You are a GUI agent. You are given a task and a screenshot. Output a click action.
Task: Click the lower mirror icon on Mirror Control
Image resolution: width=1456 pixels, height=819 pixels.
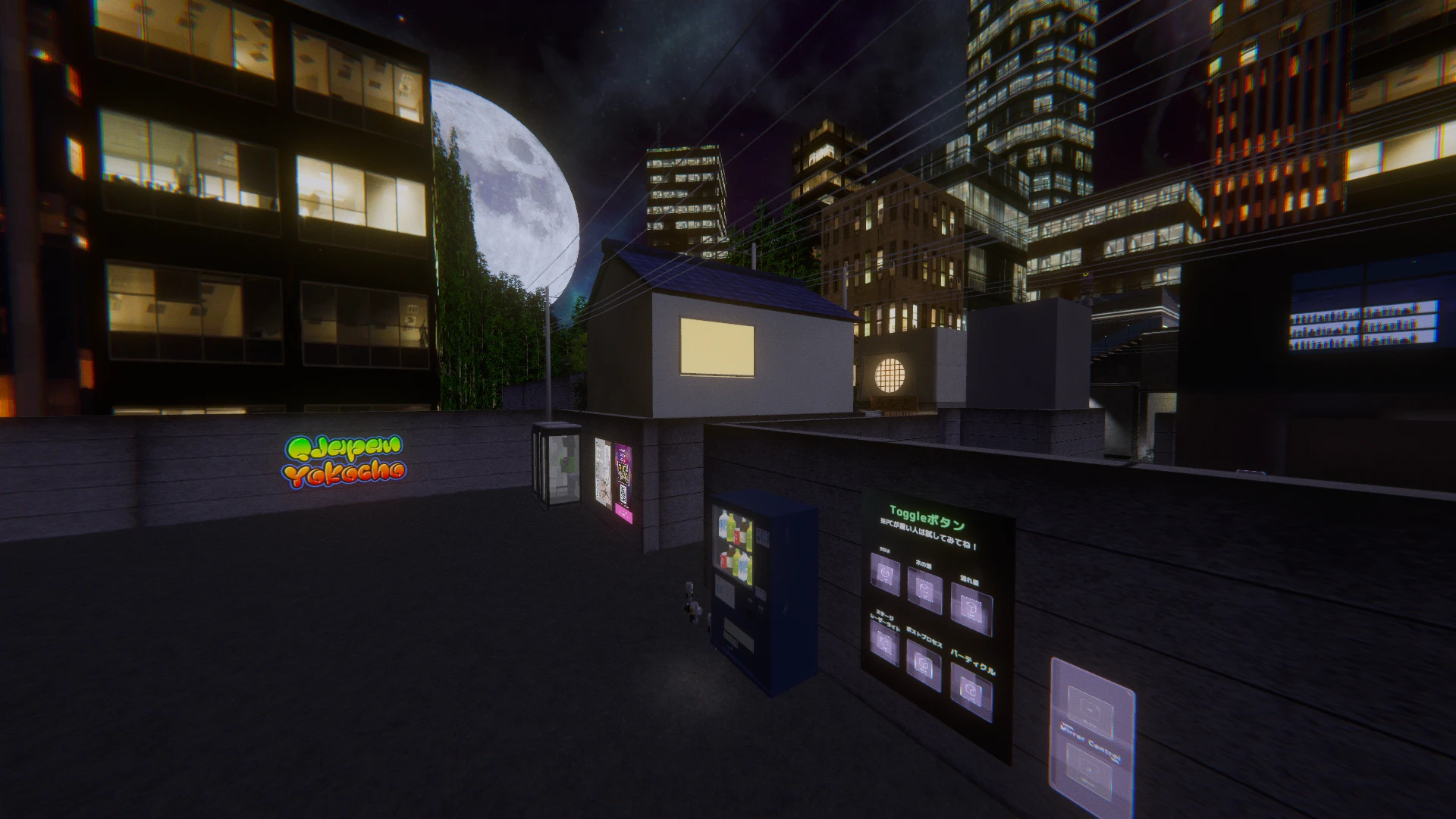1087,767
